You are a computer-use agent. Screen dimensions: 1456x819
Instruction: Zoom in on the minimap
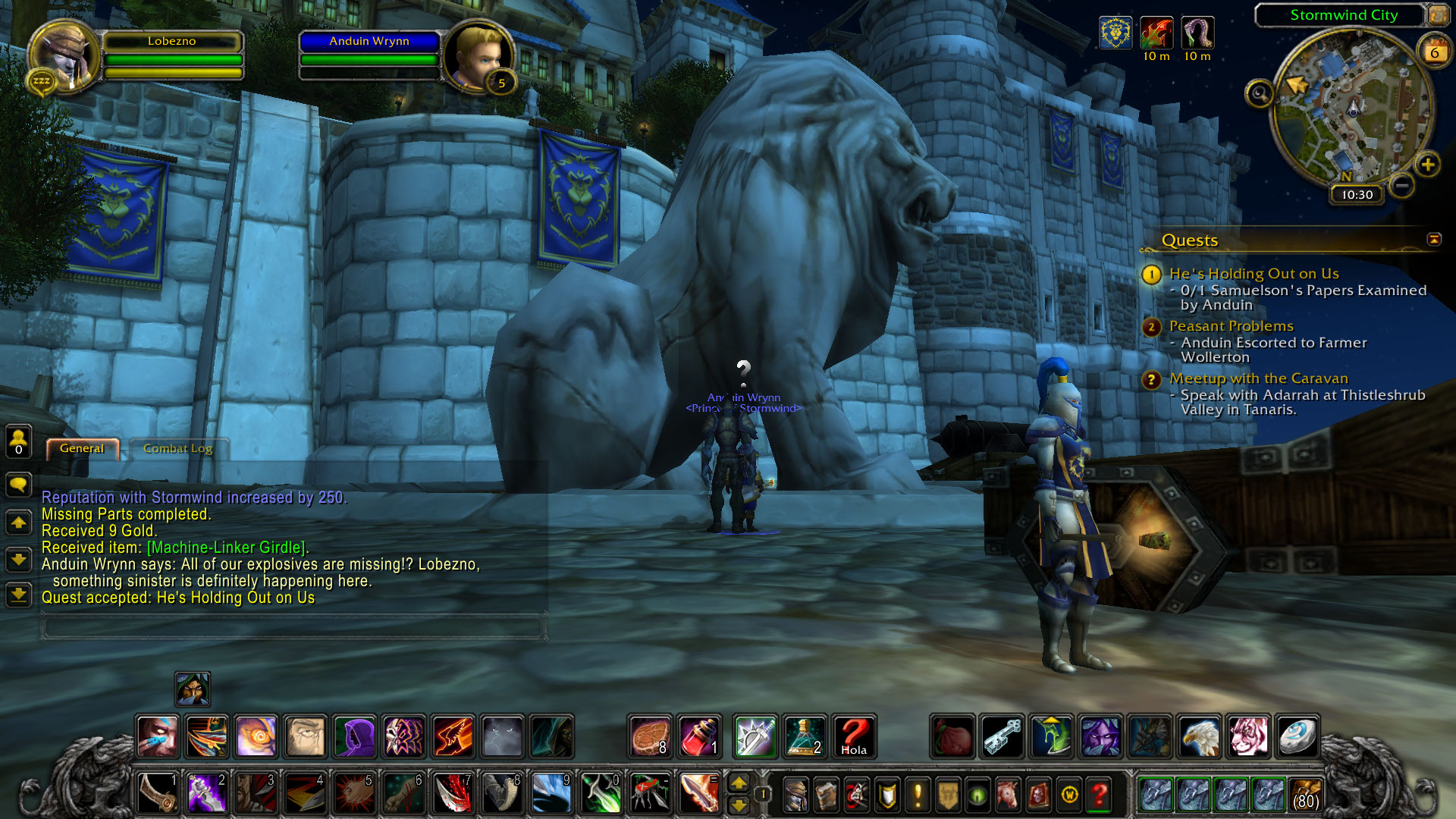click(x=1428, y=165)
